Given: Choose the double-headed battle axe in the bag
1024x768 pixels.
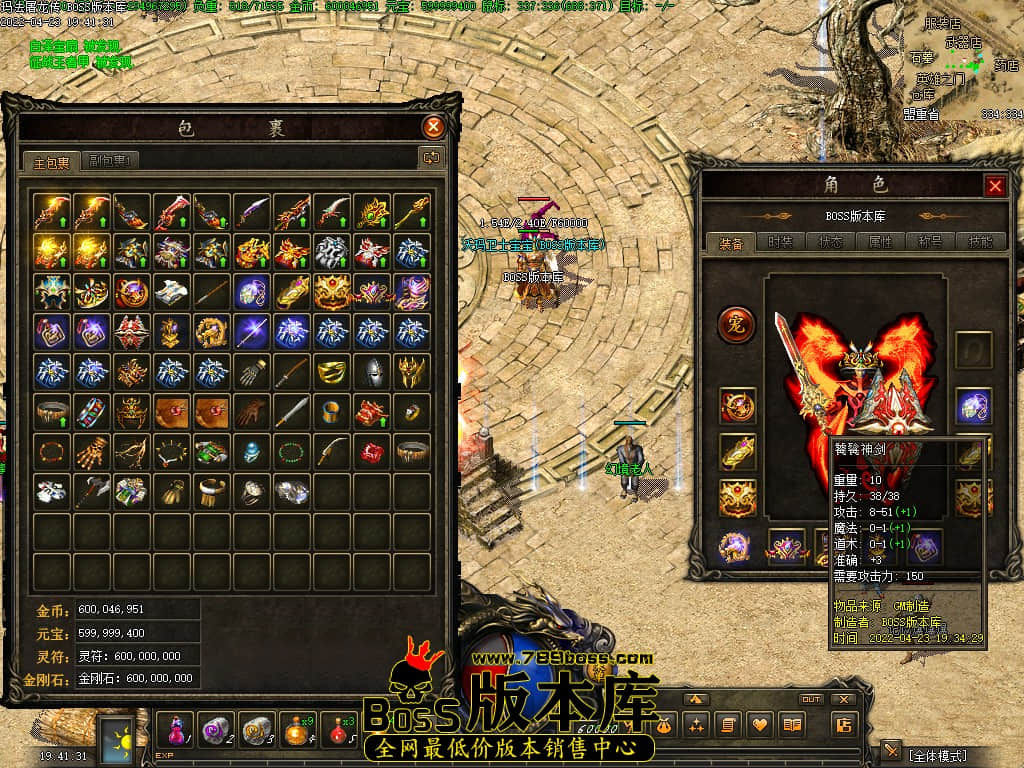Looking at the screenshot, I should 92,491.
